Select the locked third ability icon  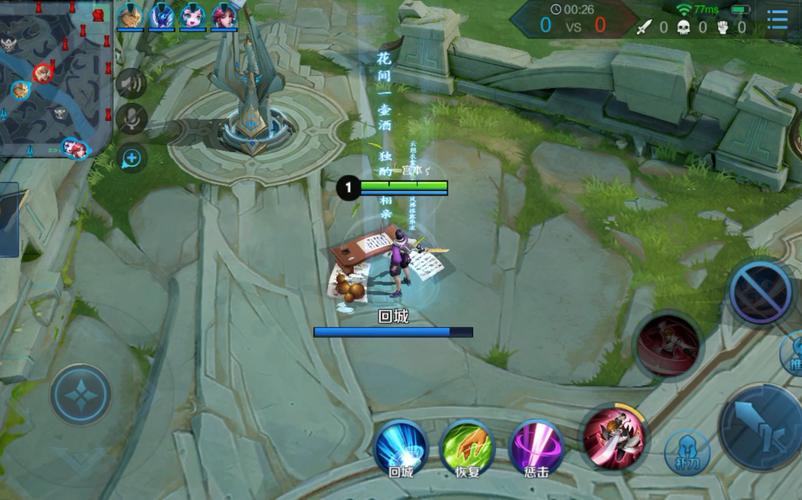tap(761, 292)
